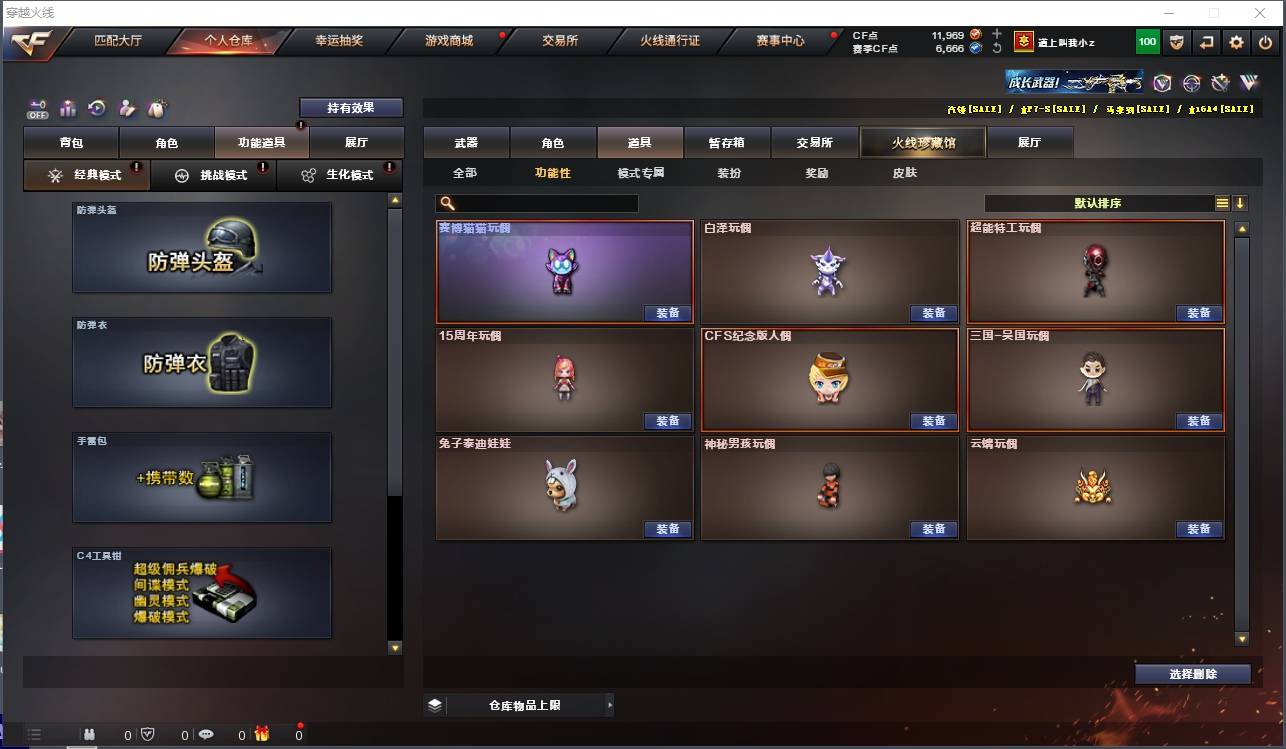The image size is (1286, 749).
Task: Click the 选择删除 button at bottom right
Action: [x=1192, y=674]
